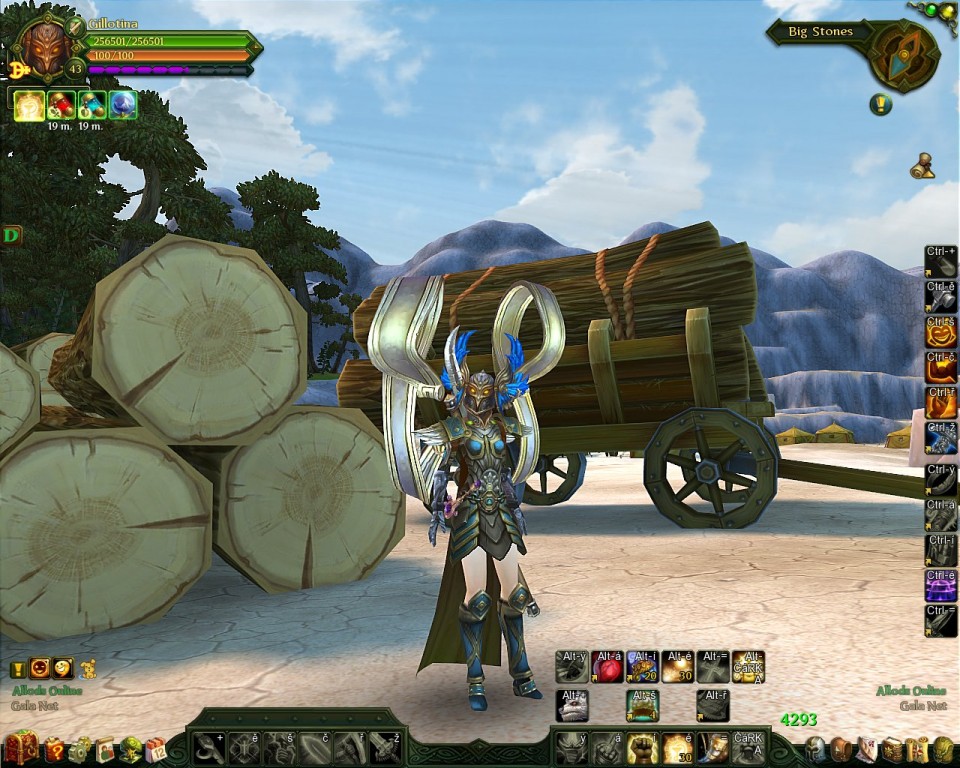This screenshot has height=768, width=960.
Task: Open the leather bag inventory
Action: click(842, 749)
